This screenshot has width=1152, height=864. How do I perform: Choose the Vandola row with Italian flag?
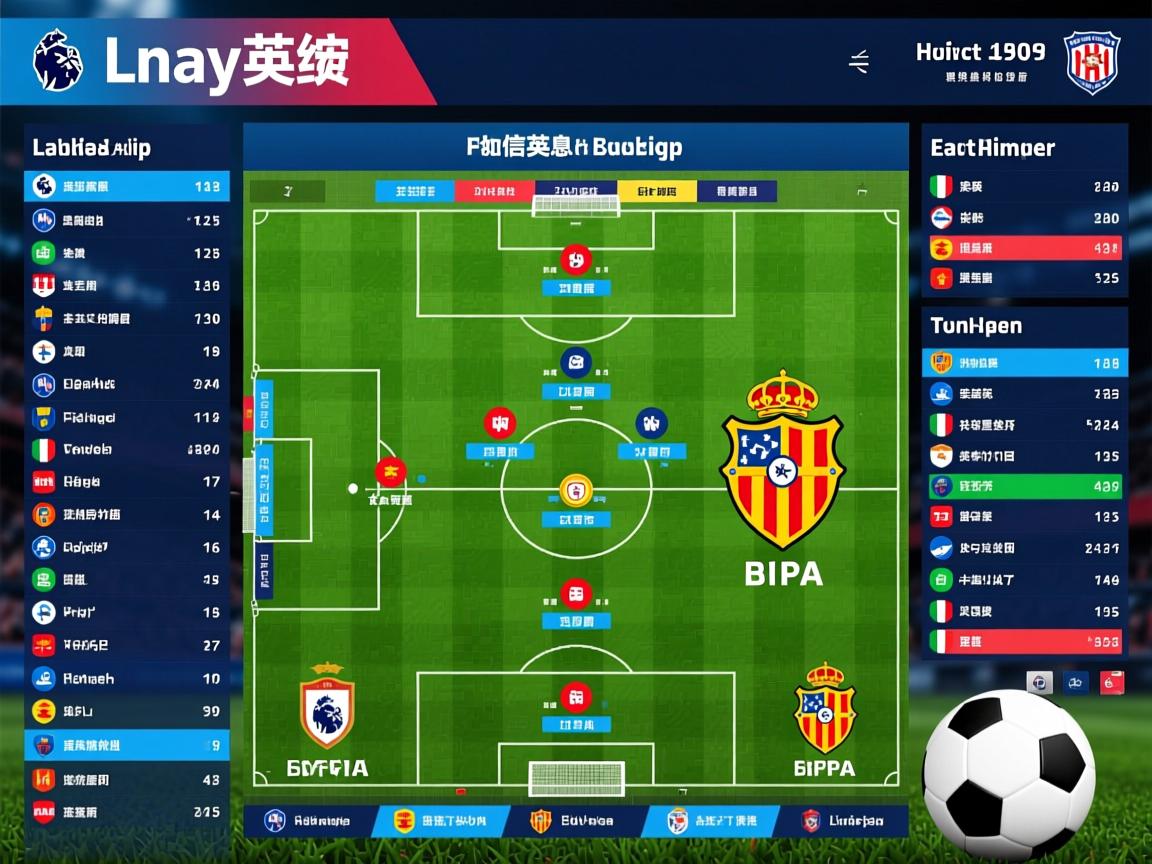[127, 450]
